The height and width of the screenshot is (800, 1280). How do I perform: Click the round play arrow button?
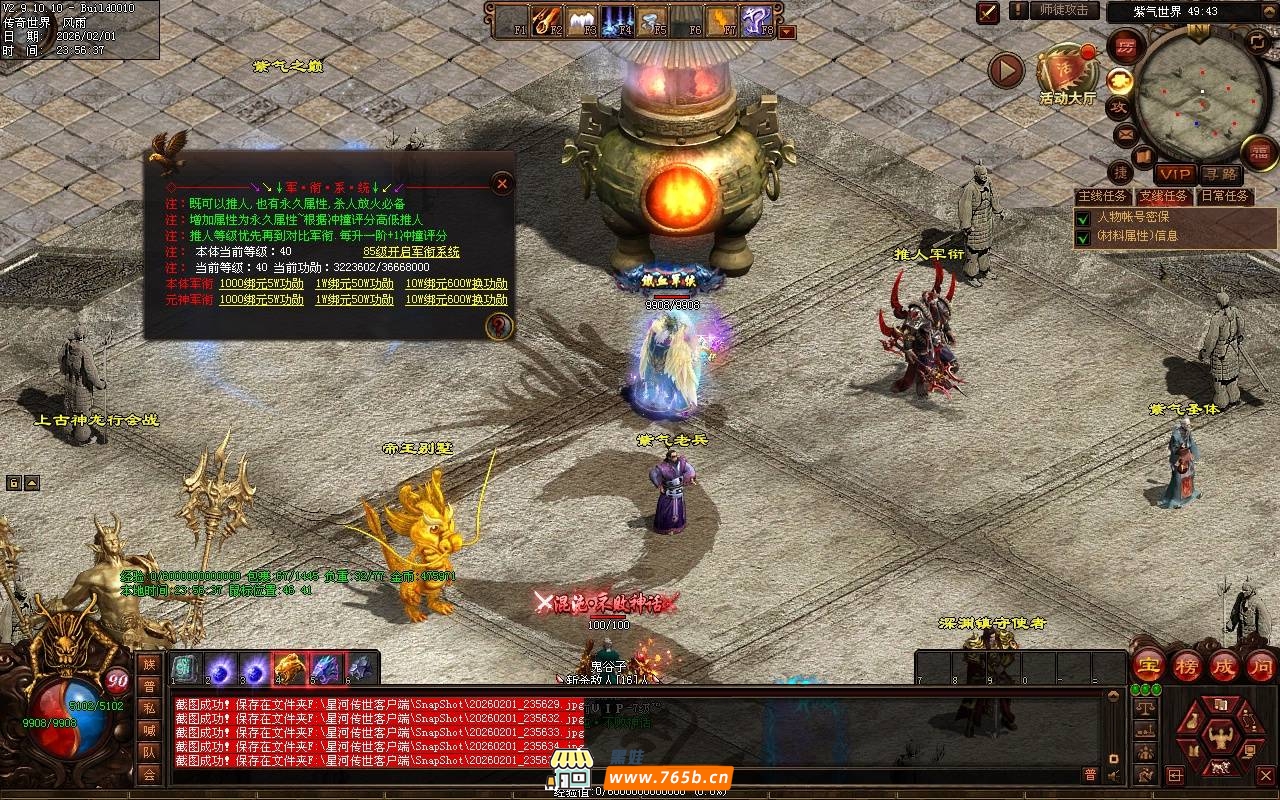tap(1006, 70)
